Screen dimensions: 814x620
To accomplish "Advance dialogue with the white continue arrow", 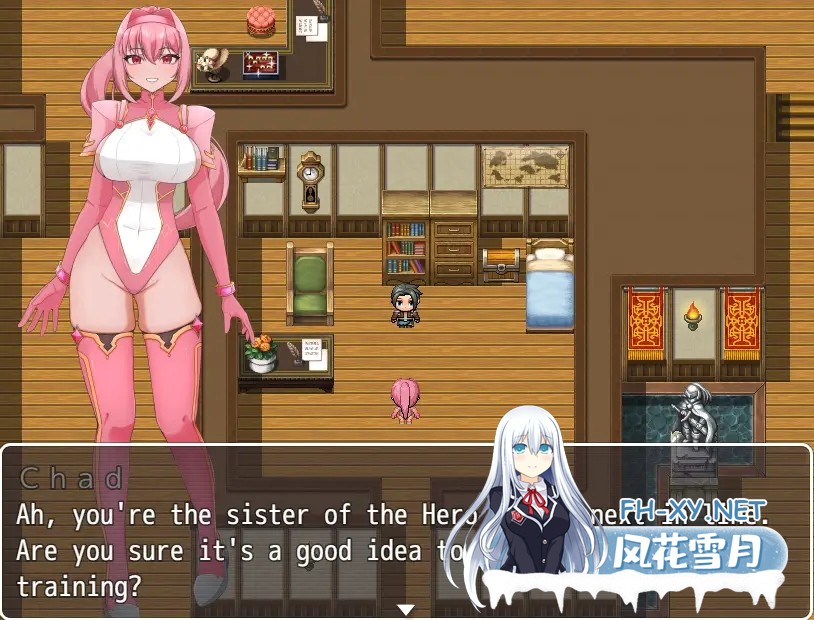I will pyautogui.click(x=405, y=609).
